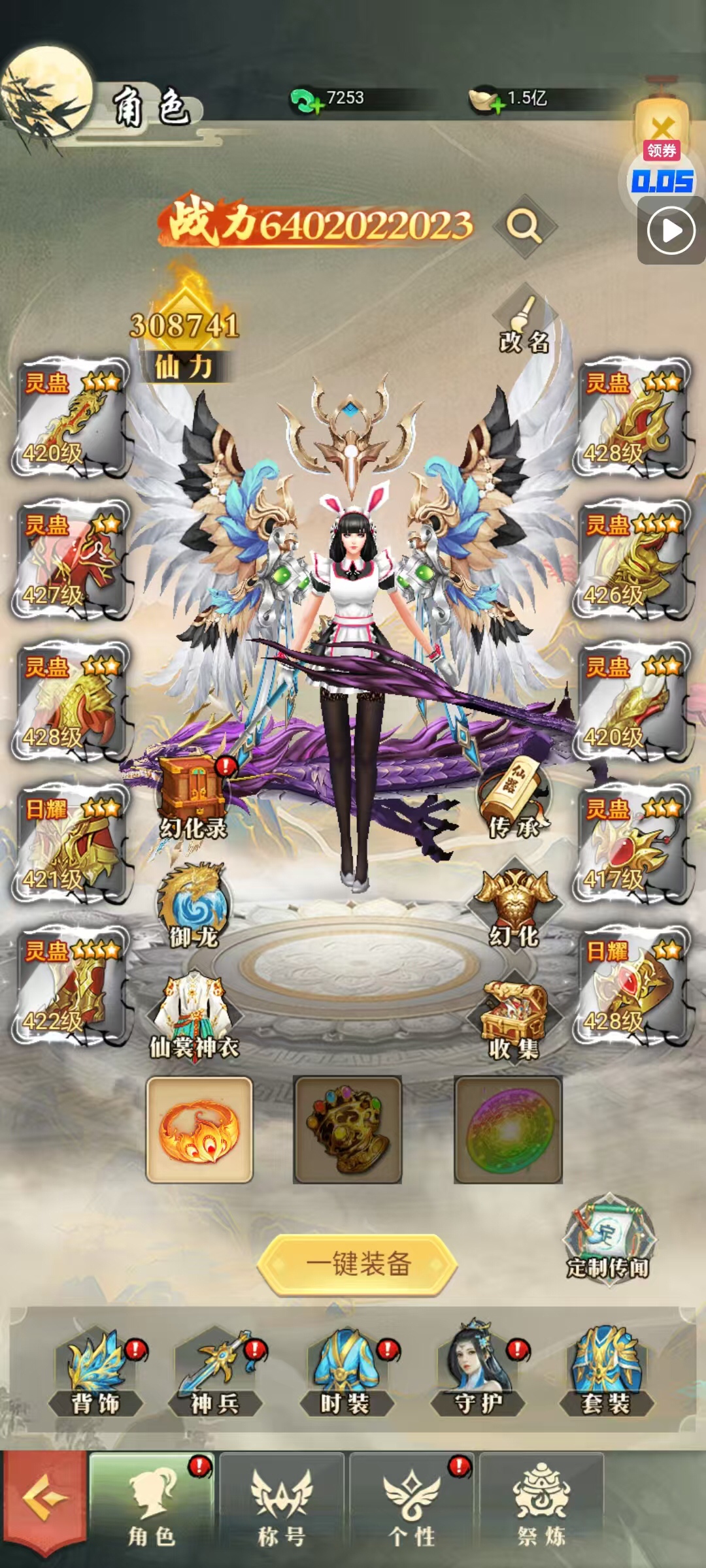The width and height of the screenshot is (706, 1568).
Task: Open the 称号 title tab
Action: pos(281,1508)
